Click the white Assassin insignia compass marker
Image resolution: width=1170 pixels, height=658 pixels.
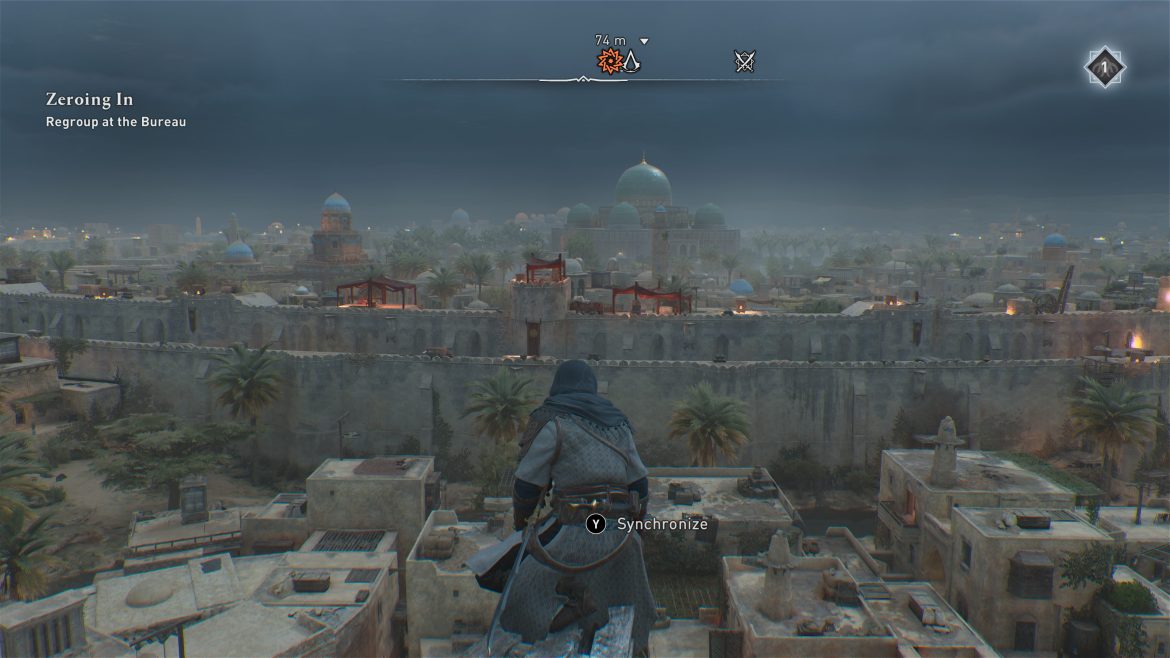point(631,62)
